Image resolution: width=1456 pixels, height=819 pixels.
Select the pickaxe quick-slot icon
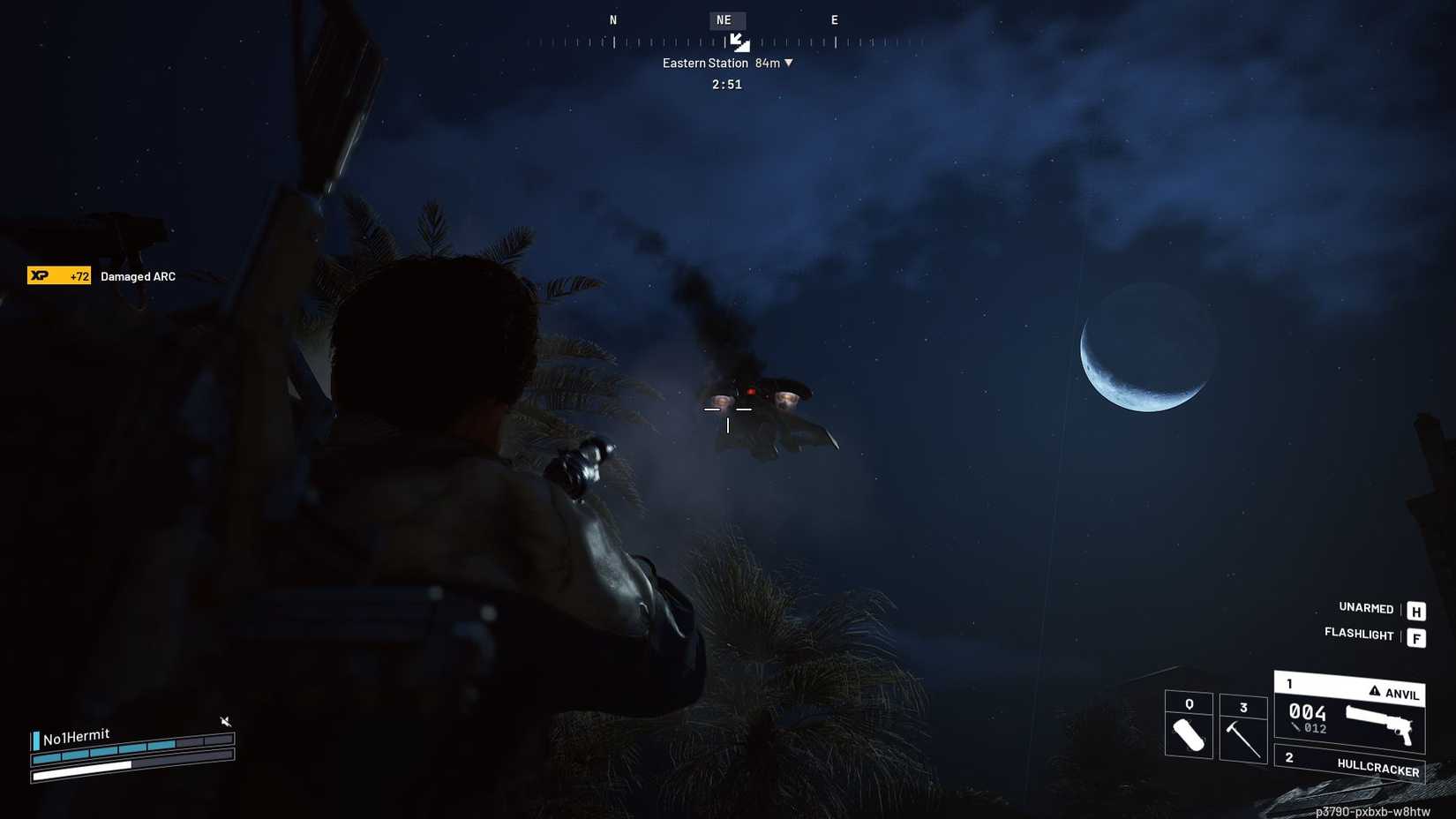click(x=1243, y=735)
